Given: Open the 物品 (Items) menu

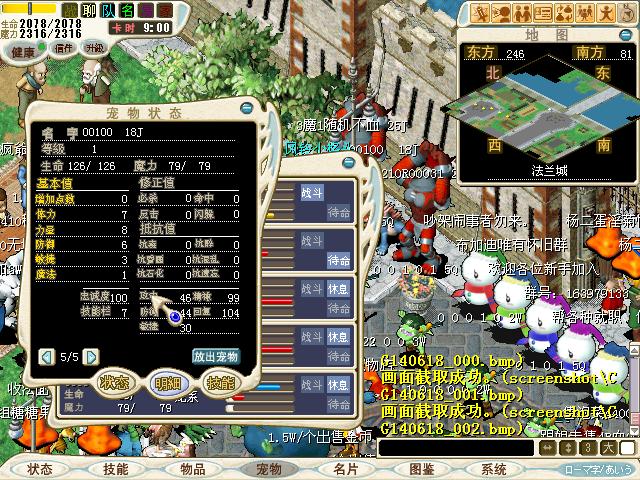Looking at the screenshot, I should 193,469.
